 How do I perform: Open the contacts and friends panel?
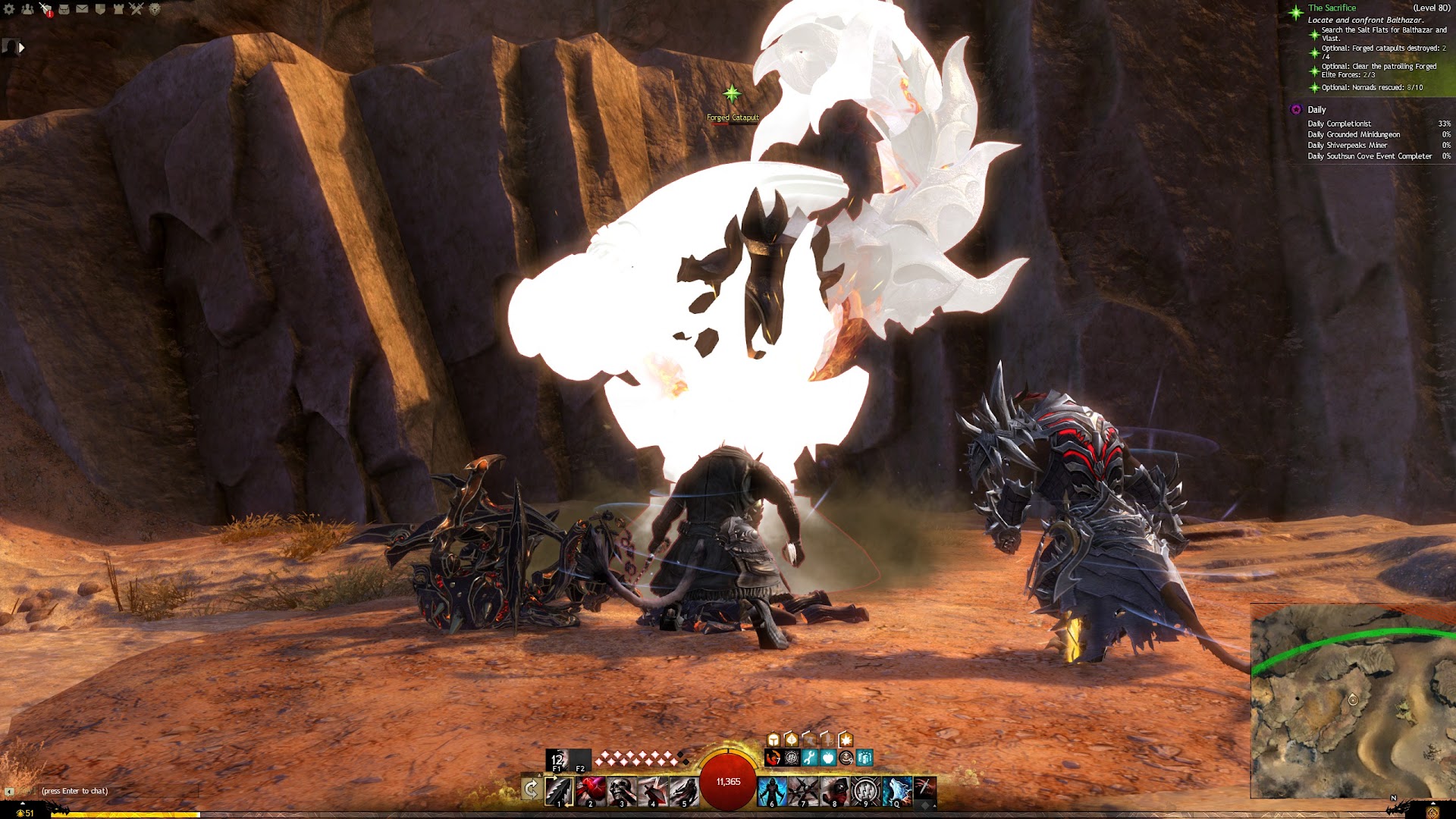(x=27, y=9)
